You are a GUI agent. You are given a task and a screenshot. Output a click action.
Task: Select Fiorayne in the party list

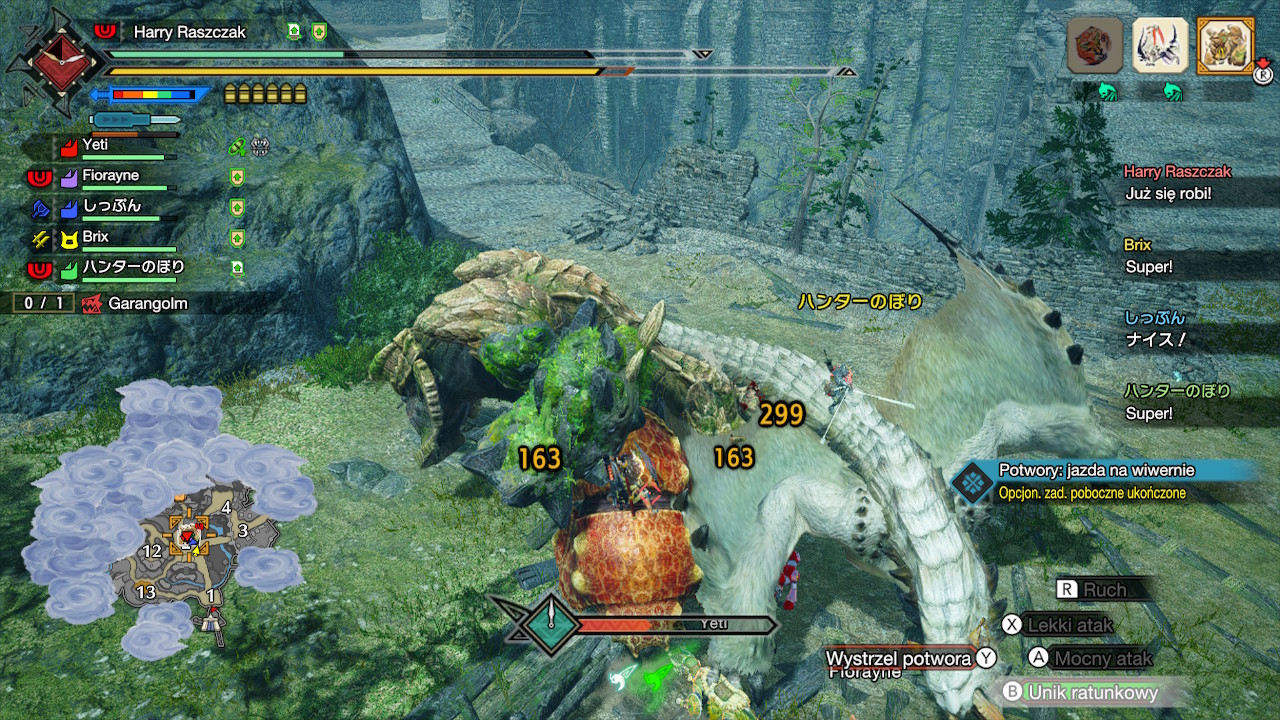tap(110, 177)
